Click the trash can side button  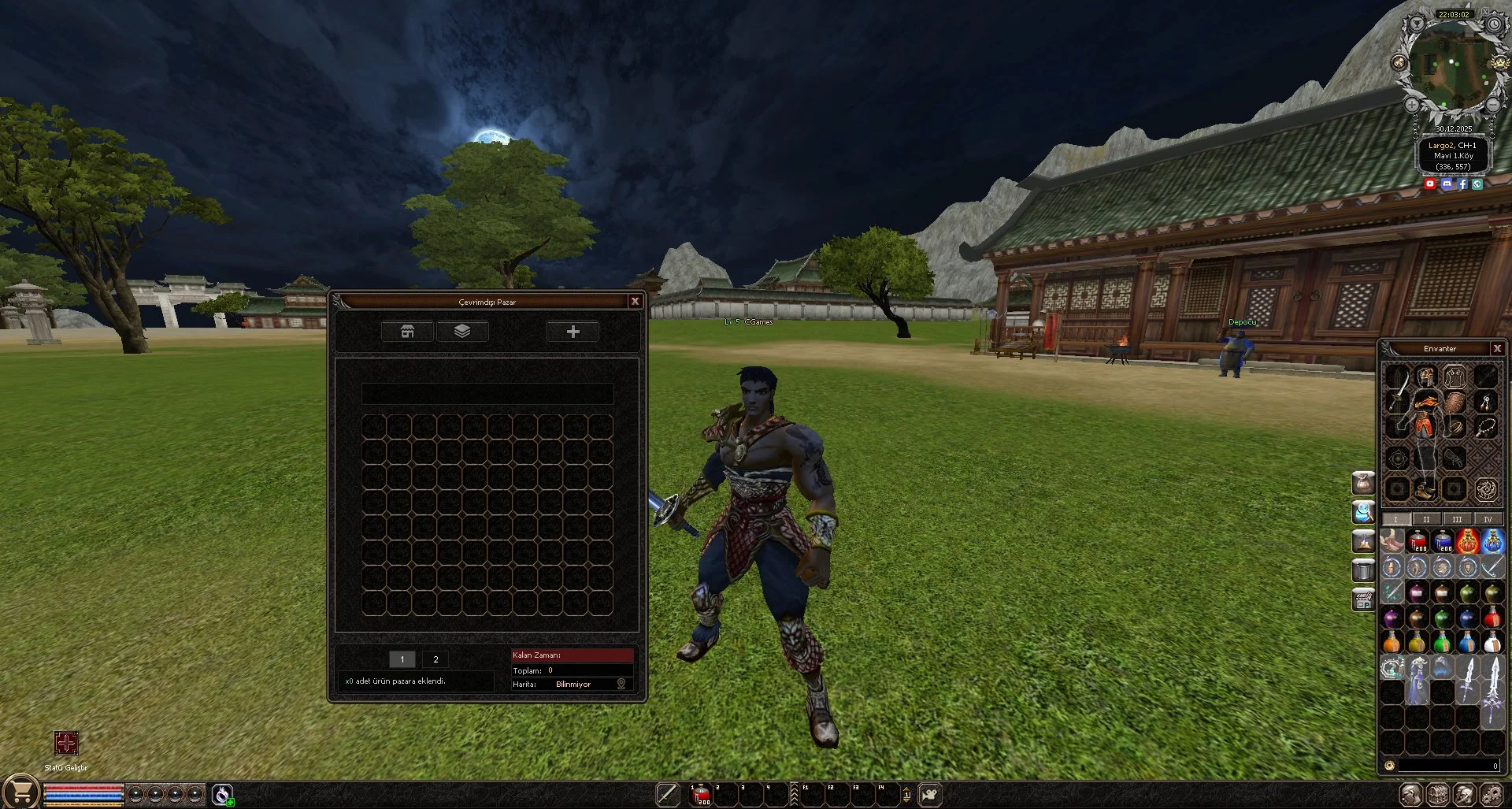1363,570
